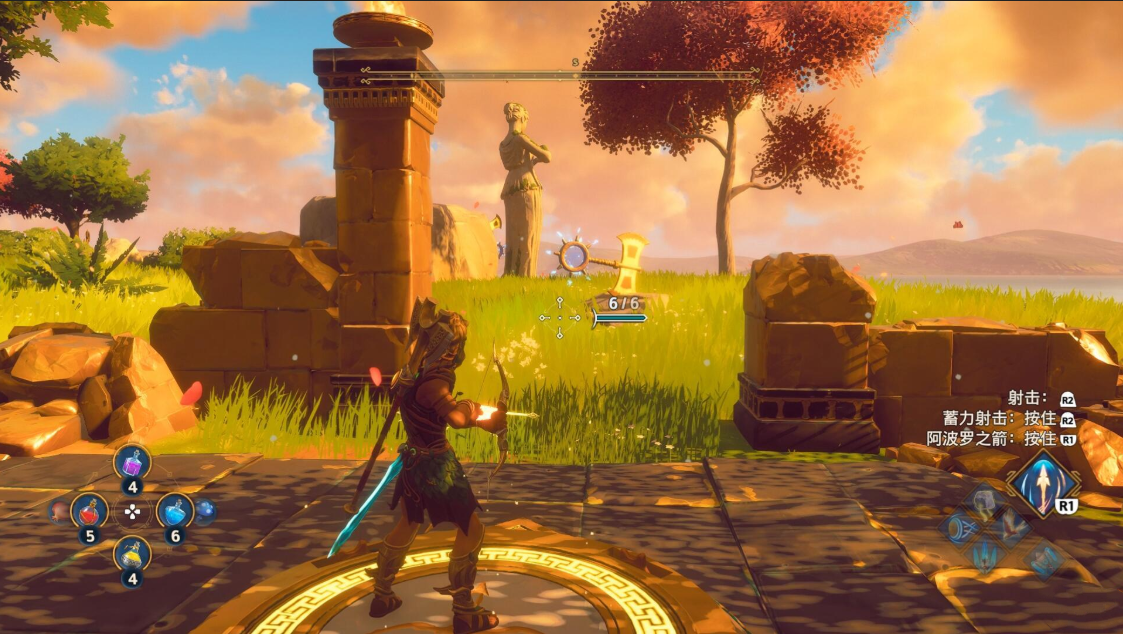Screen dimensions: 1123x634
Task: Activate the blue bracers ability icon
Action: [x=1042, y=558]
